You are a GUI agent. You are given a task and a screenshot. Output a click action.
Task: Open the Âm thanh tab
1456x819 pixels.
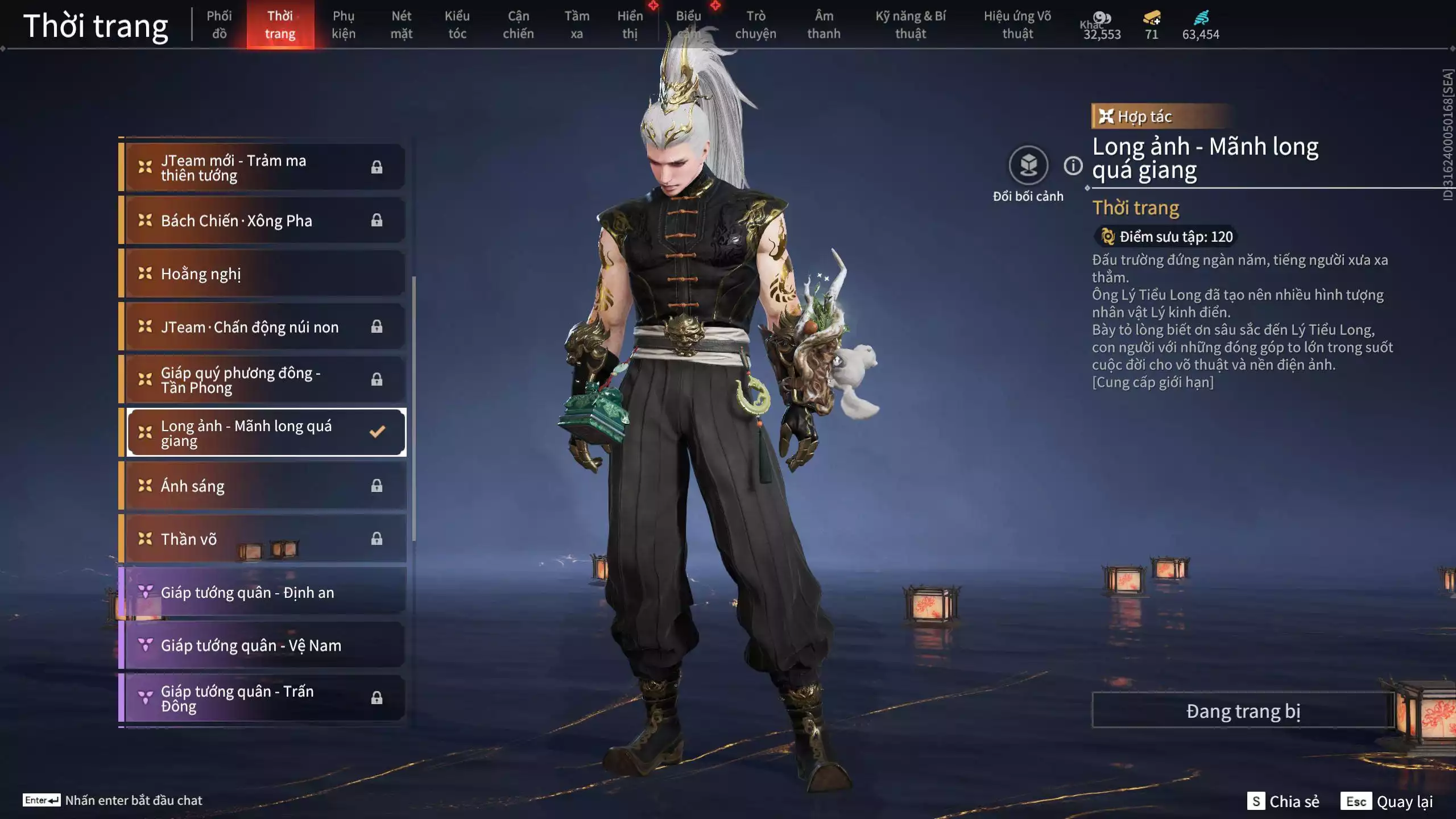824,24
